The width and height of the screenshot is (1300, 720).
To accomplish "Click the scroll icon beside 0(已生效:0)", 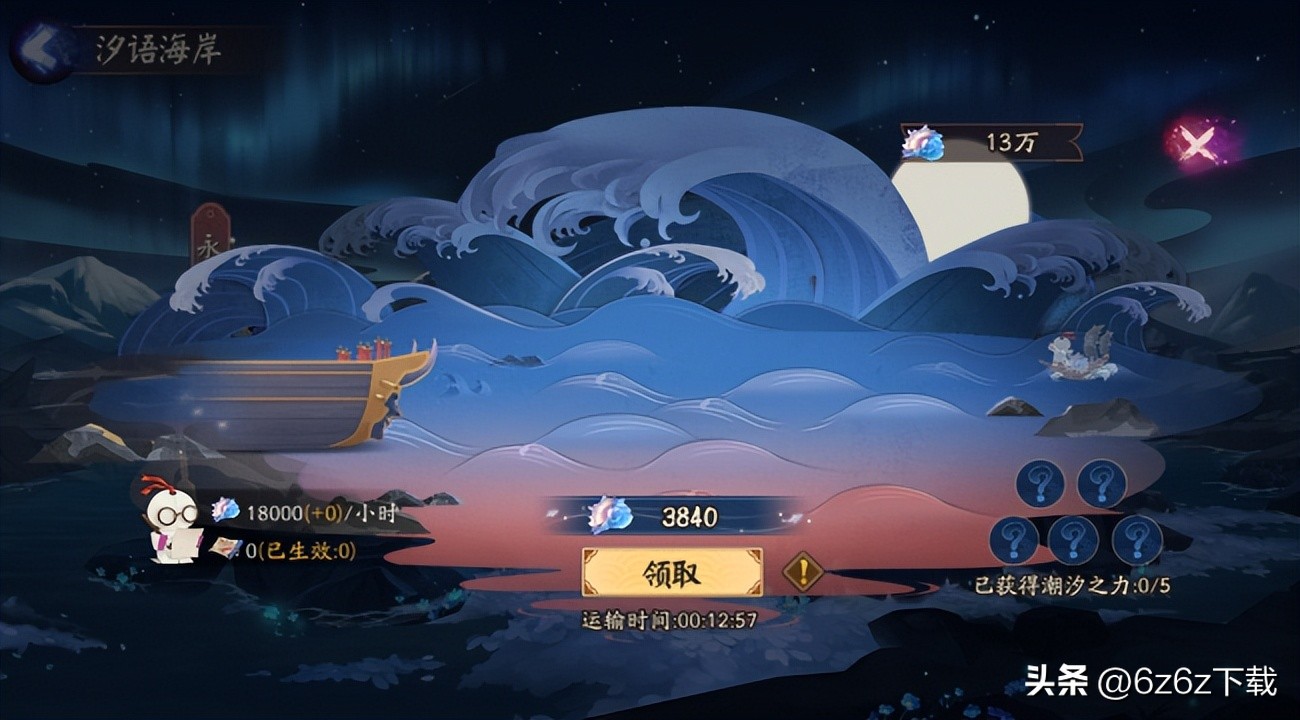I will coord(222,549).
